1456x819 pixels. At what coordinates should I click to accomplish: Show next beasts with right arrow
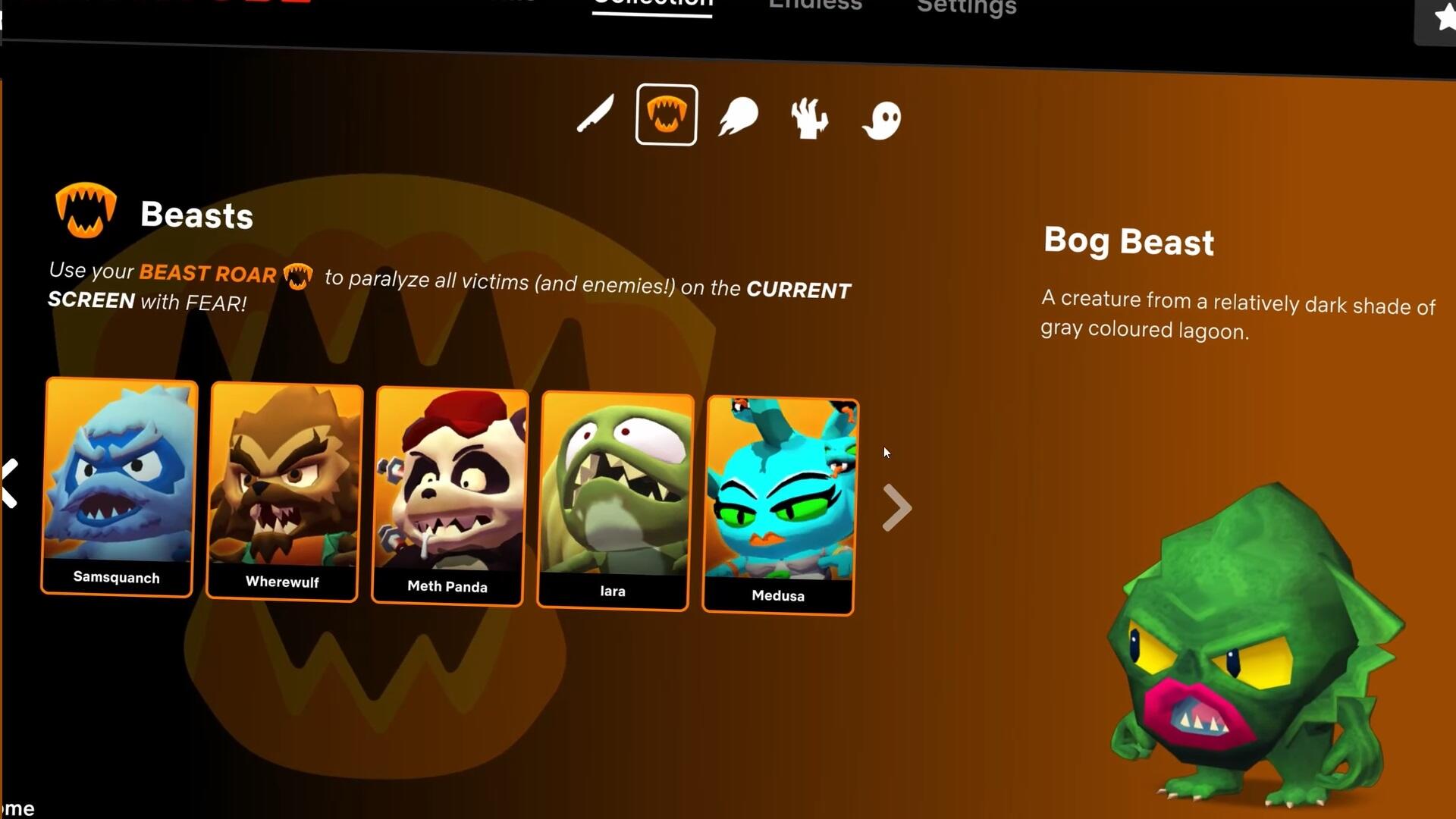[x=896, y=507]
